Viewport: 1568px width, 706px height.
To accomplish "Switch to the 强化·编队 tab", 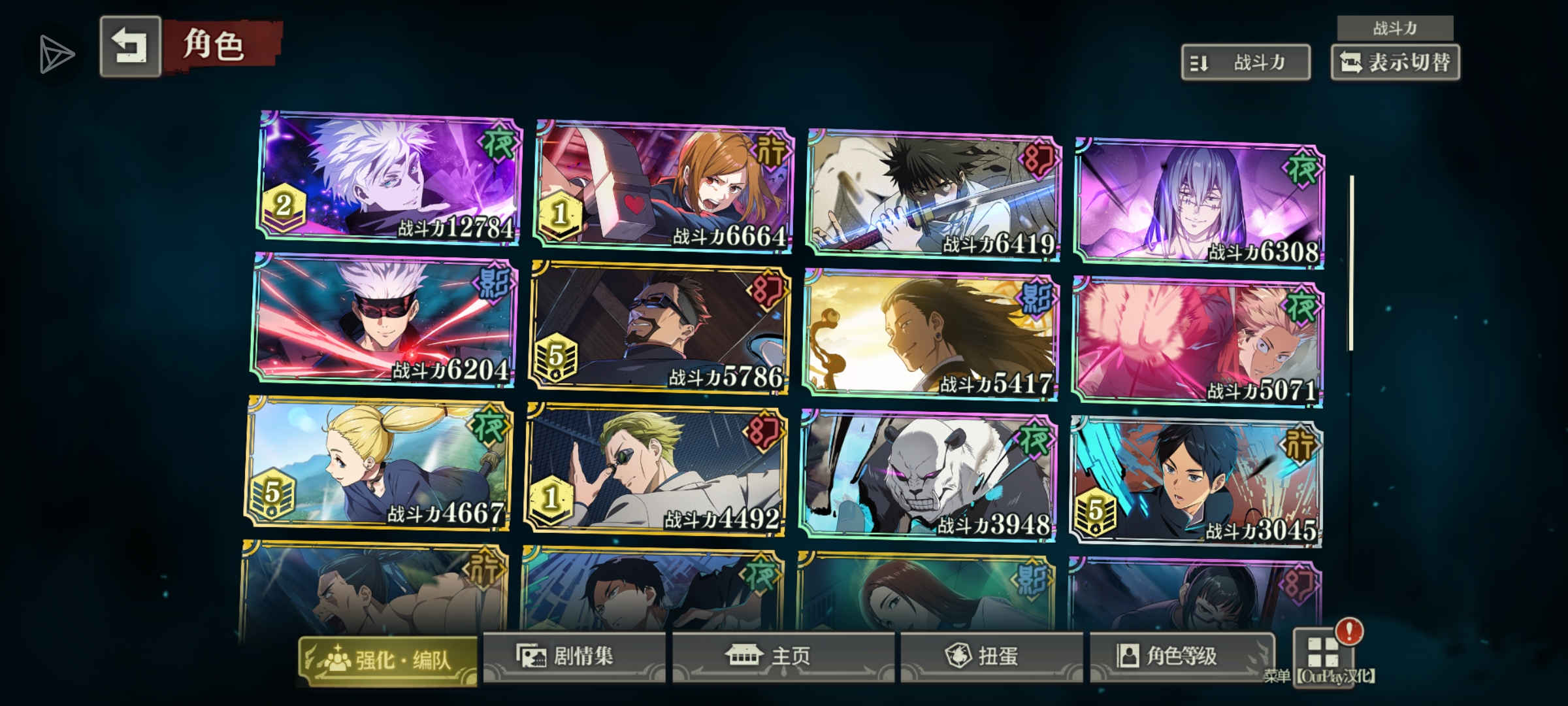I will coord(388,660).
